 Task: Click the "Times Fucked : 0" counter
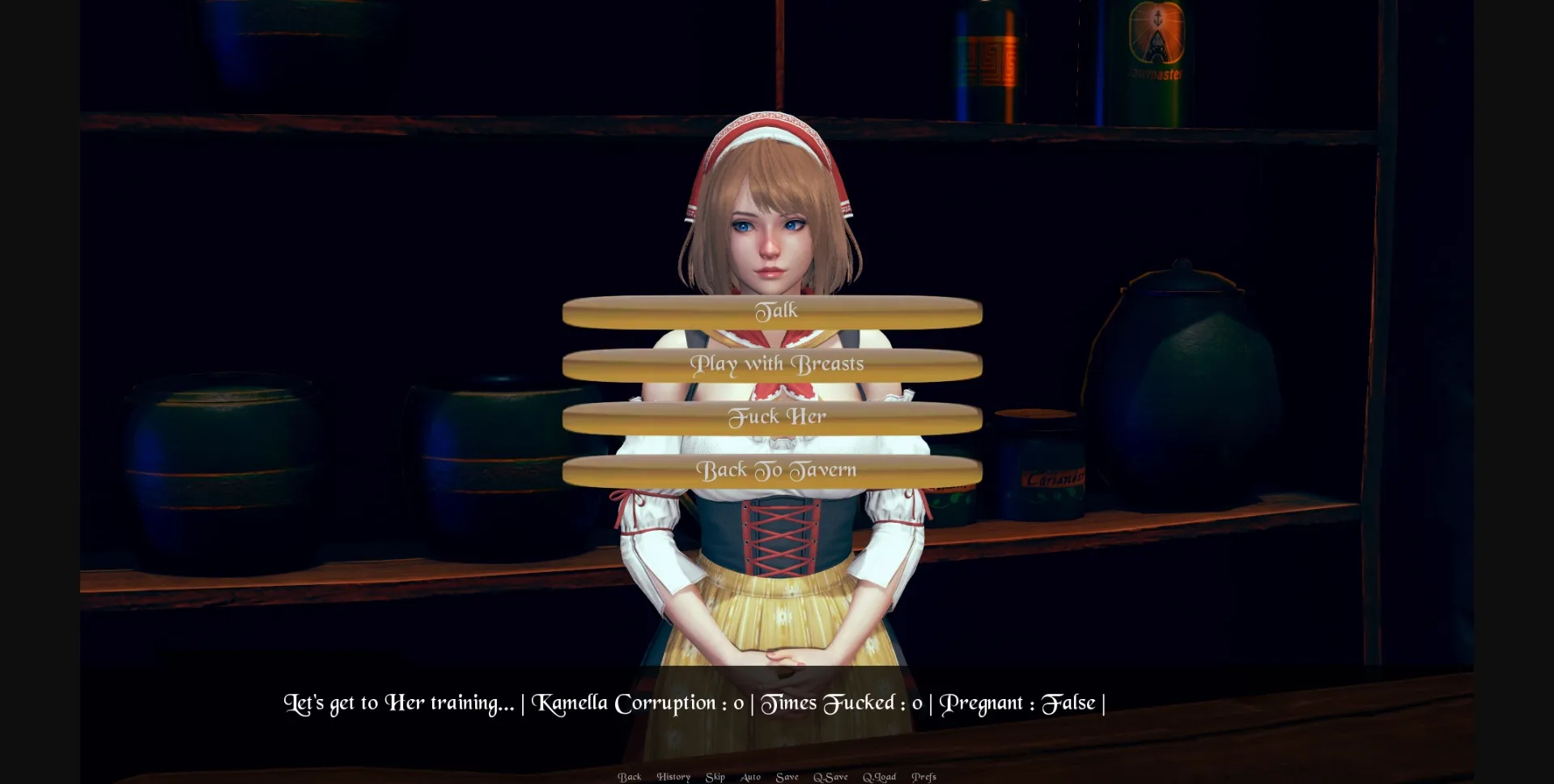842,702
